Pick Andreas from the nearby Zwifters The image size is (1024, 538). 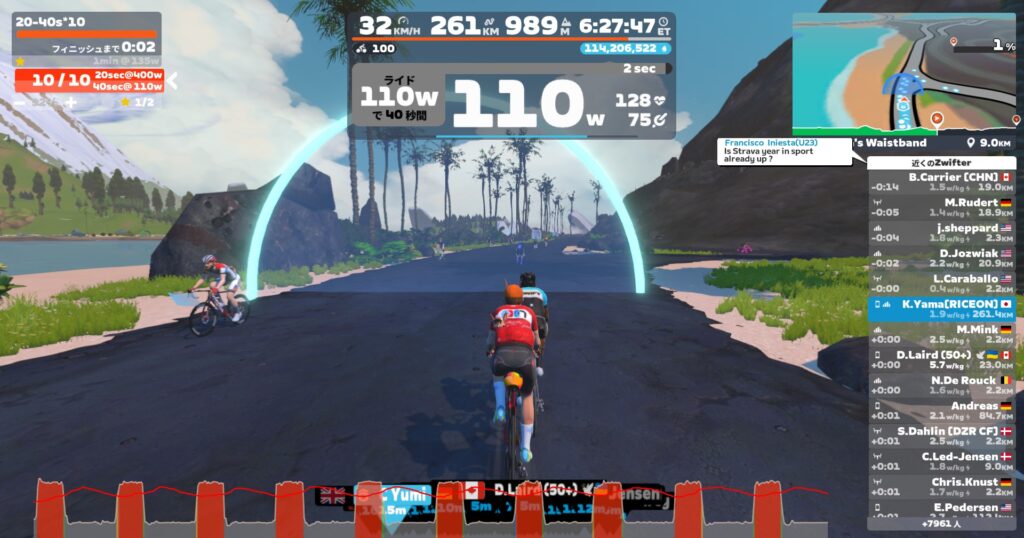pyautogui.click(x=941, y=410)
